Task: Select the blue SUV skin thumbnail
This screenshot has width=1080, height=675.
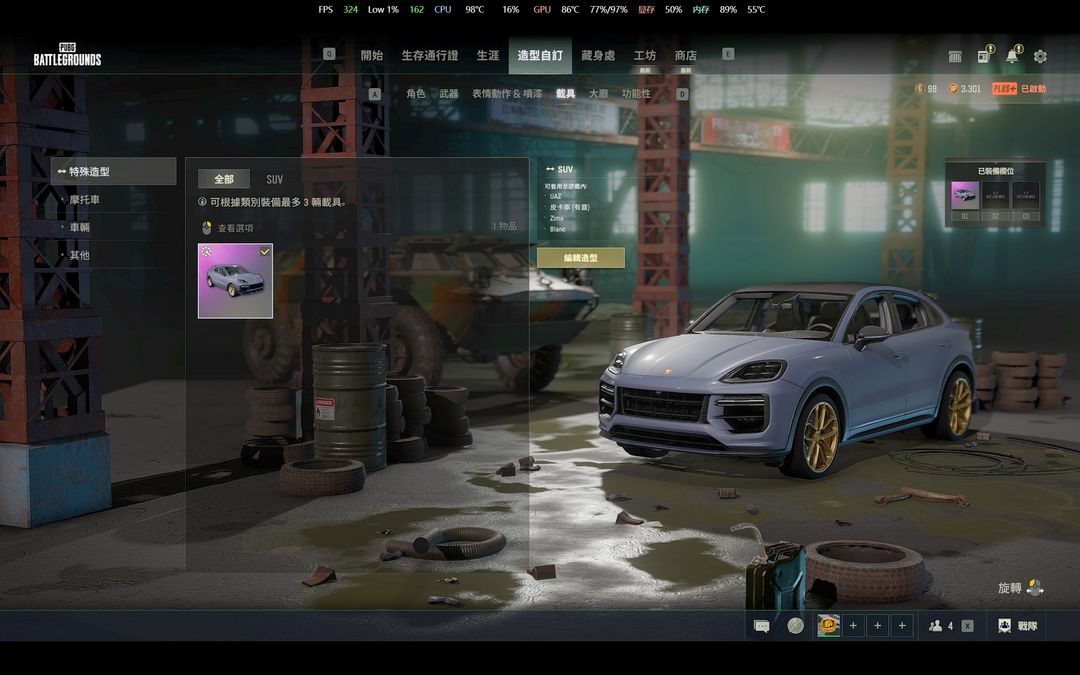Action: click(x=235, y=281)
